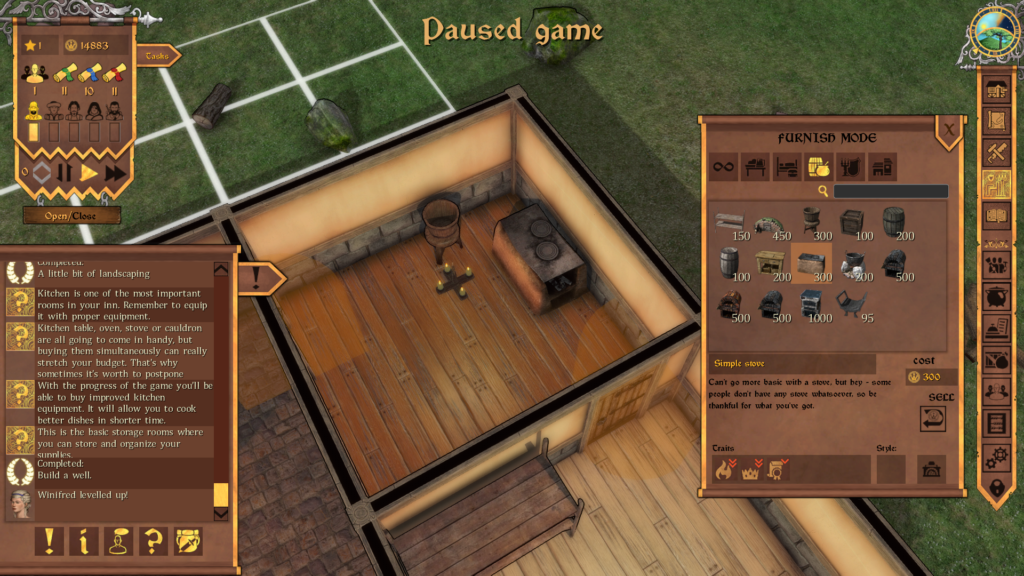This screenshot has height=576, width=1024.
Task: Resume the game with the play arrow
Action: click(x=90, y=172)
